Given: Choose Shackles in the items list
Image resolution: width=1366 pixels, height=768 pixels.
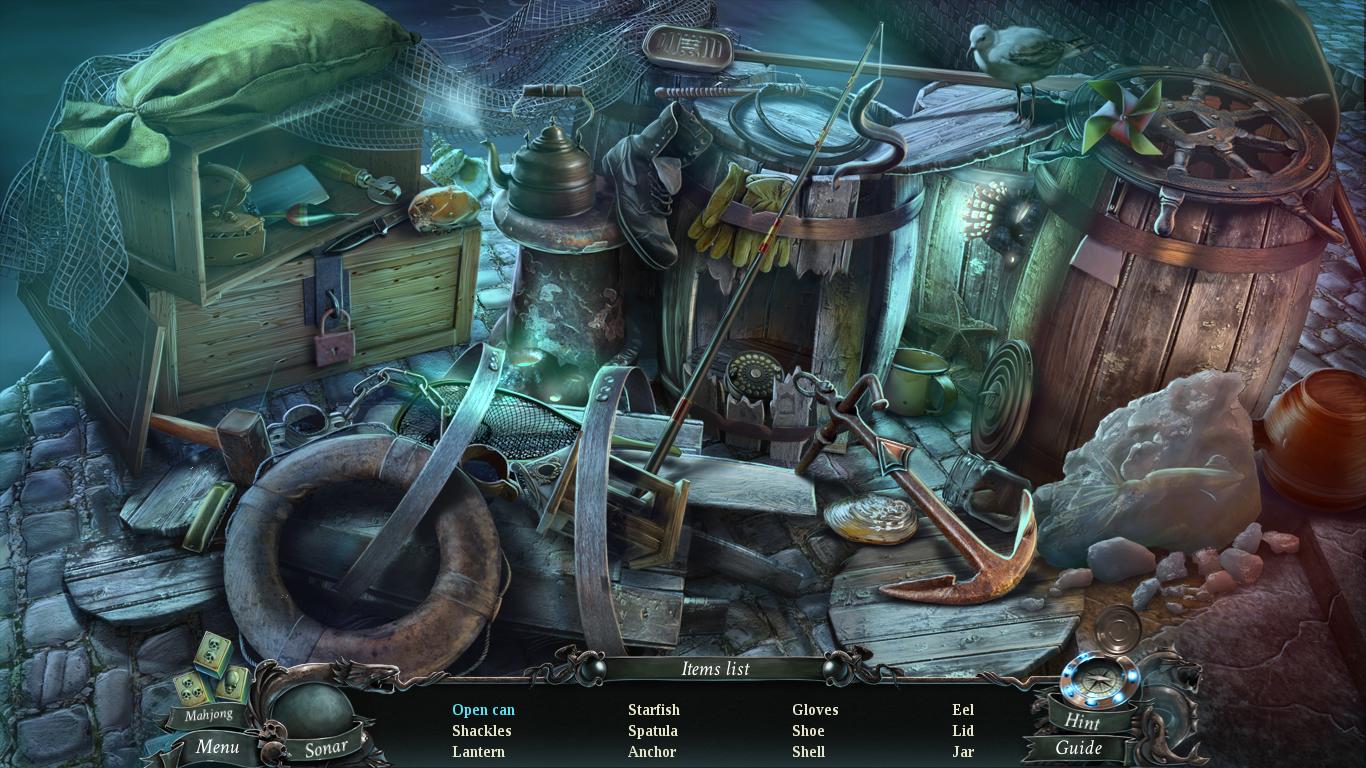Looking at the screenshot, I should [481, 731].
